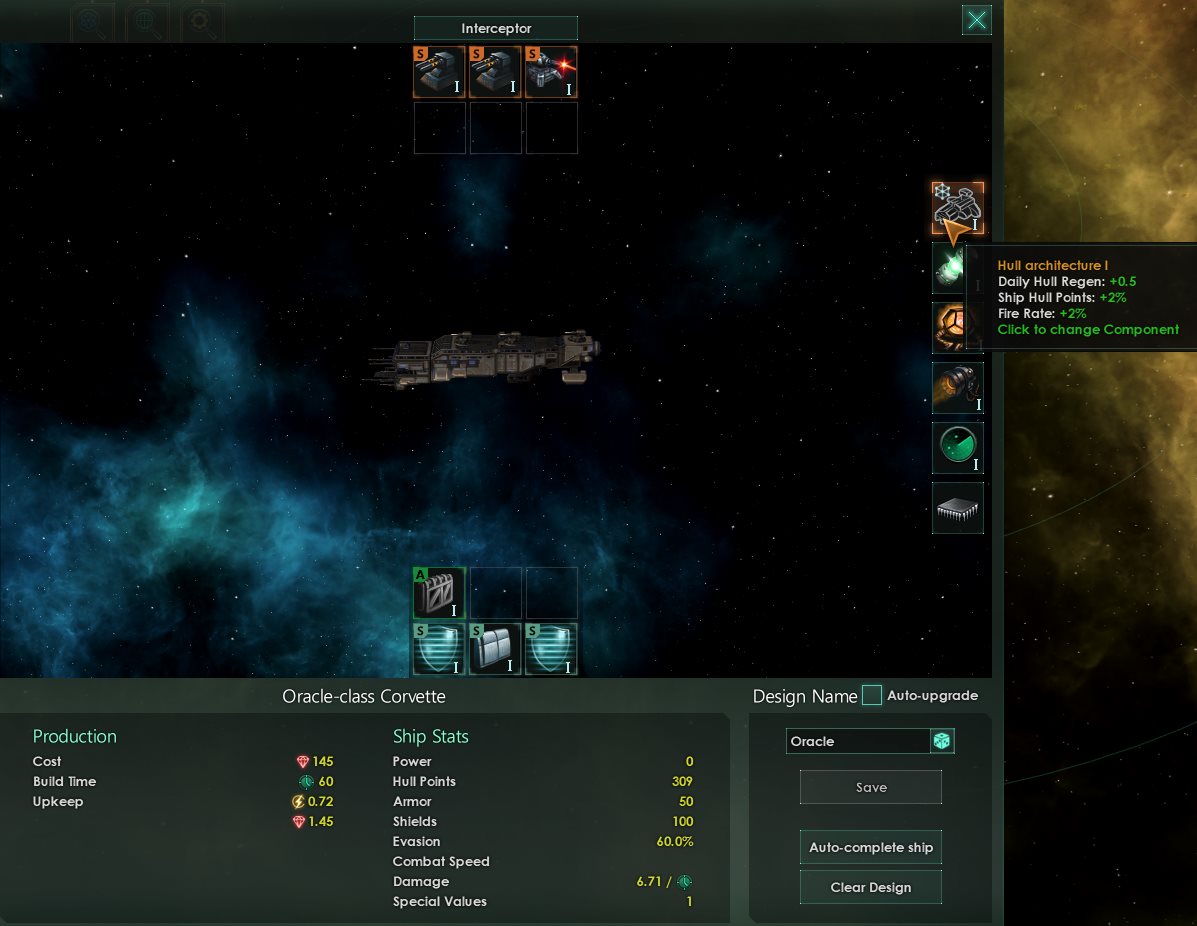The height and width of the screenshot is (926, 1197).
Task: Close the ship designer window
Action: pyautogui.click(x=977, y=20)
